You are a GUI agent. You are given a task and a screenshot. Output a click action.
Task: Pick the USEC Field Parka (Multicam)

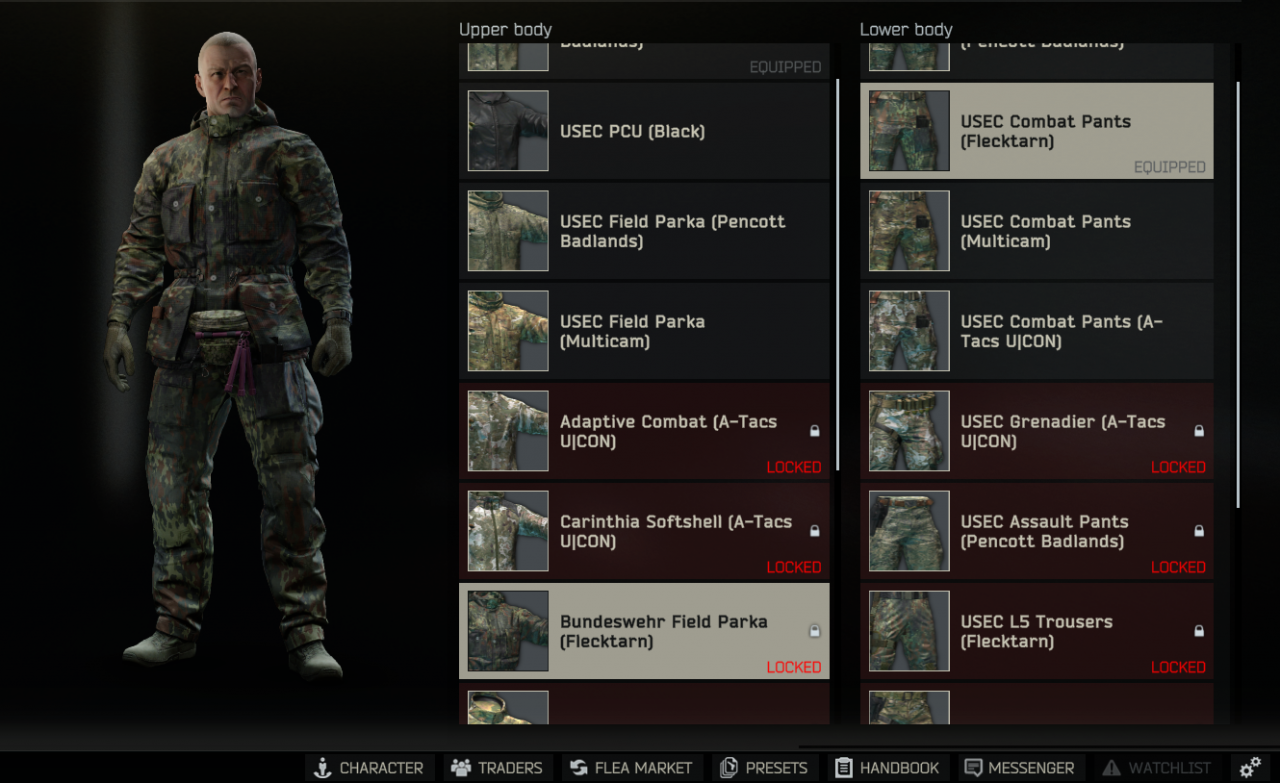644,331
